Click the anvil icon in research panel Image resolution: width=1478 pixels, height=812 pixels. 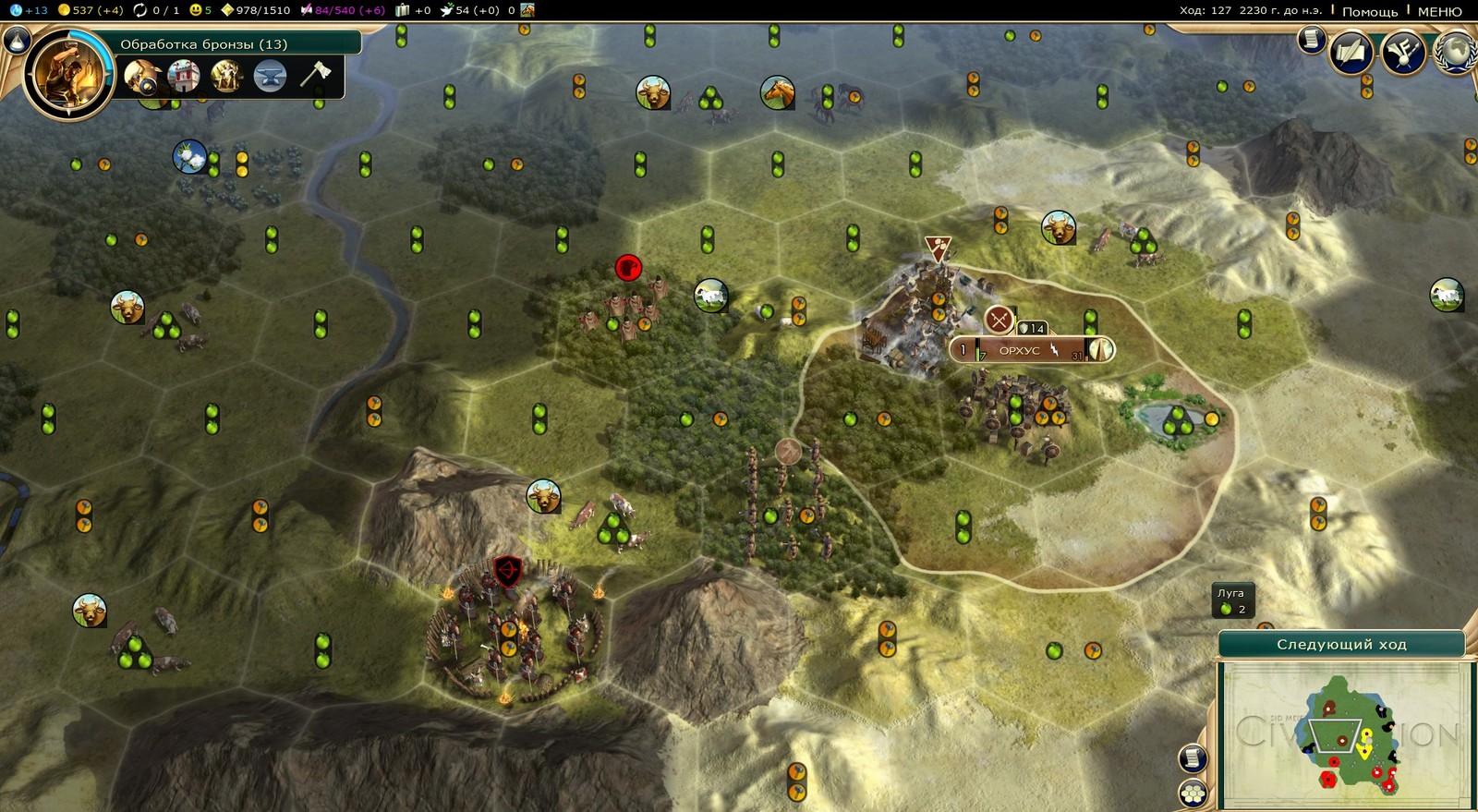coord(270,76)
